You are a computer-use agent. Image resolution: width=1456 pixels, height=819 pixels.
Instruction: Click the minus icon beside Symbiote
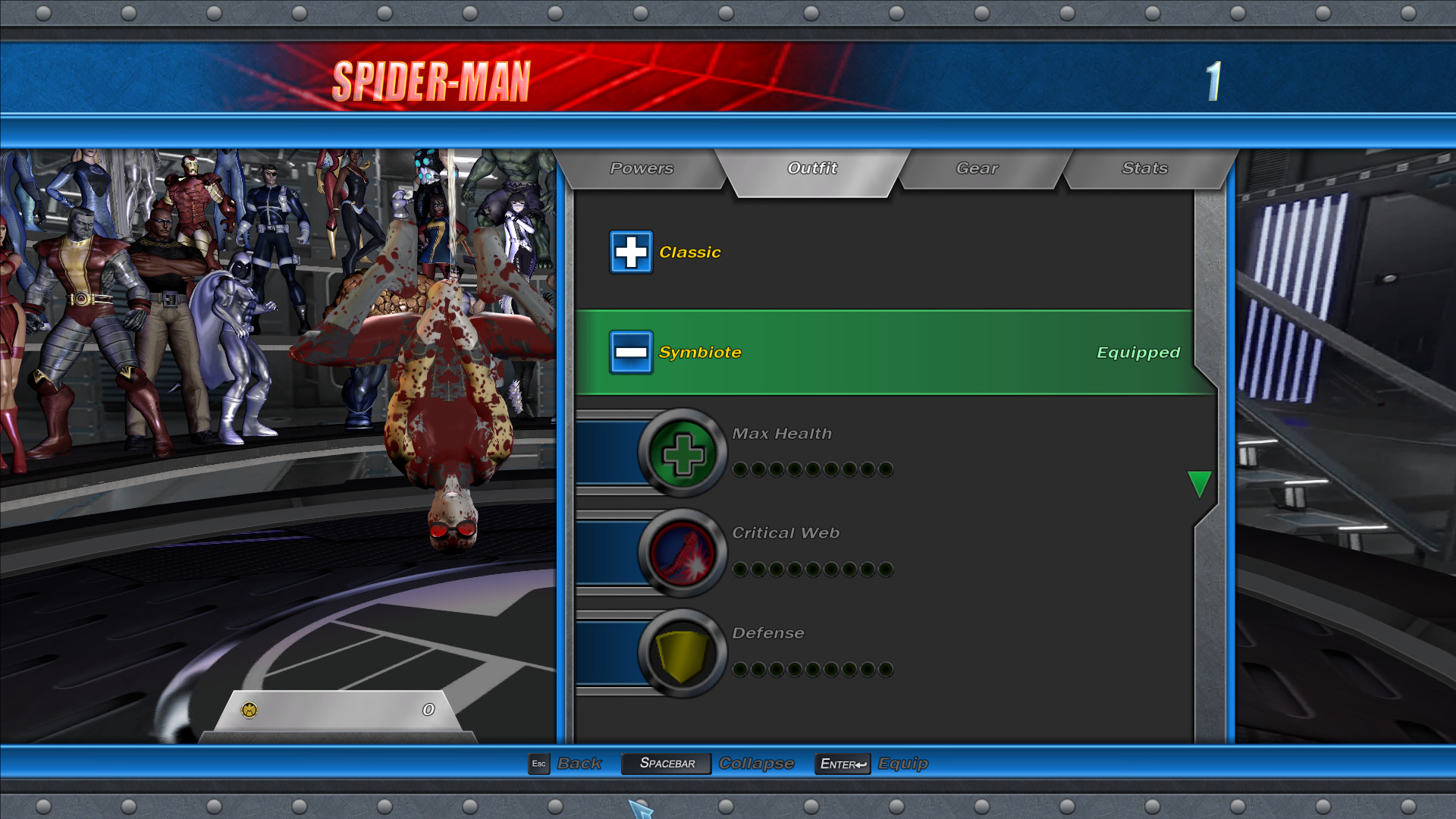click(631, 352)
